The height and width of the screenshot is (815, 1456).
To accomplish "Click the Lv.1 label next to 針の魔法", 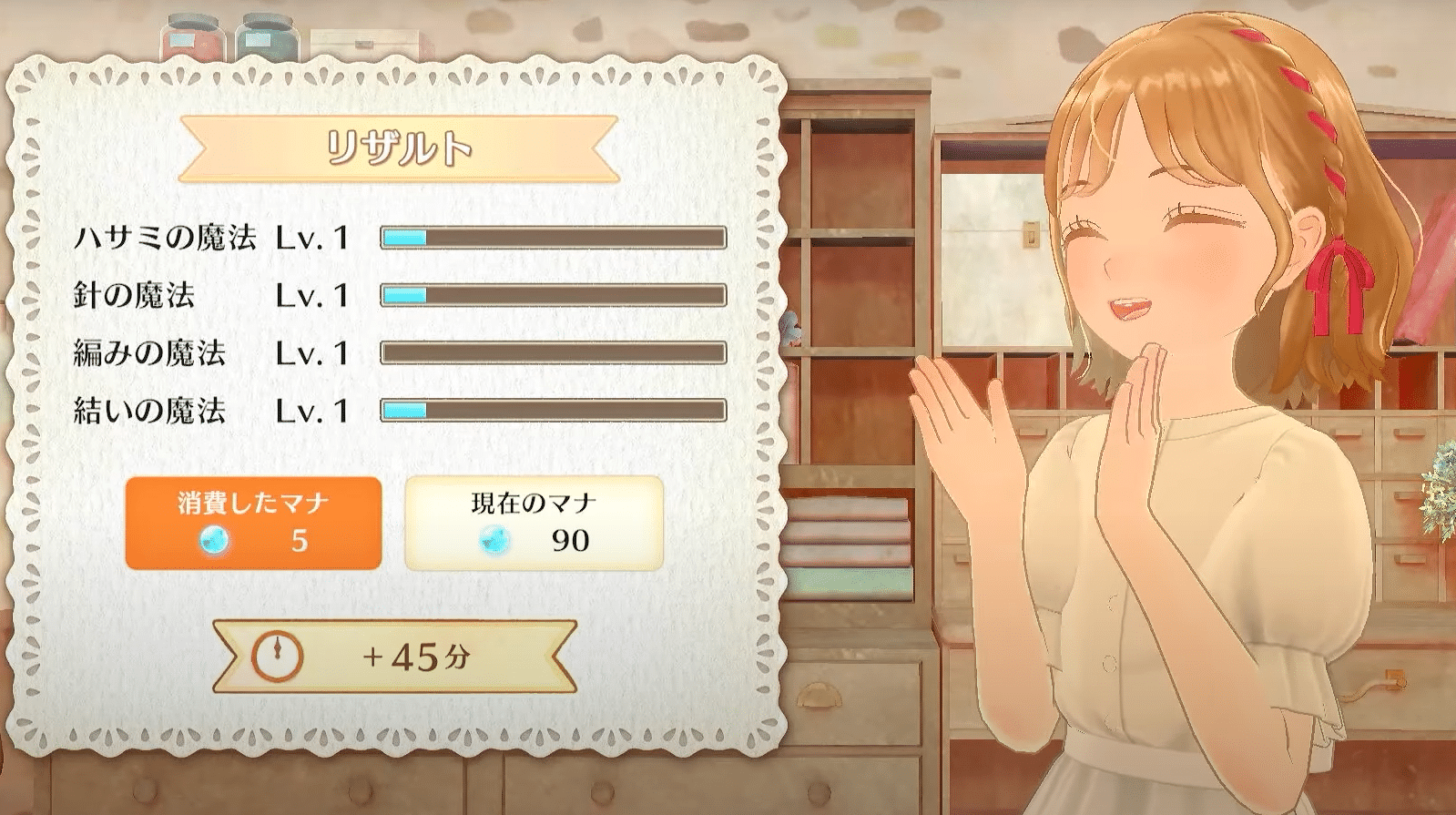I will click(x=310, y=295).
